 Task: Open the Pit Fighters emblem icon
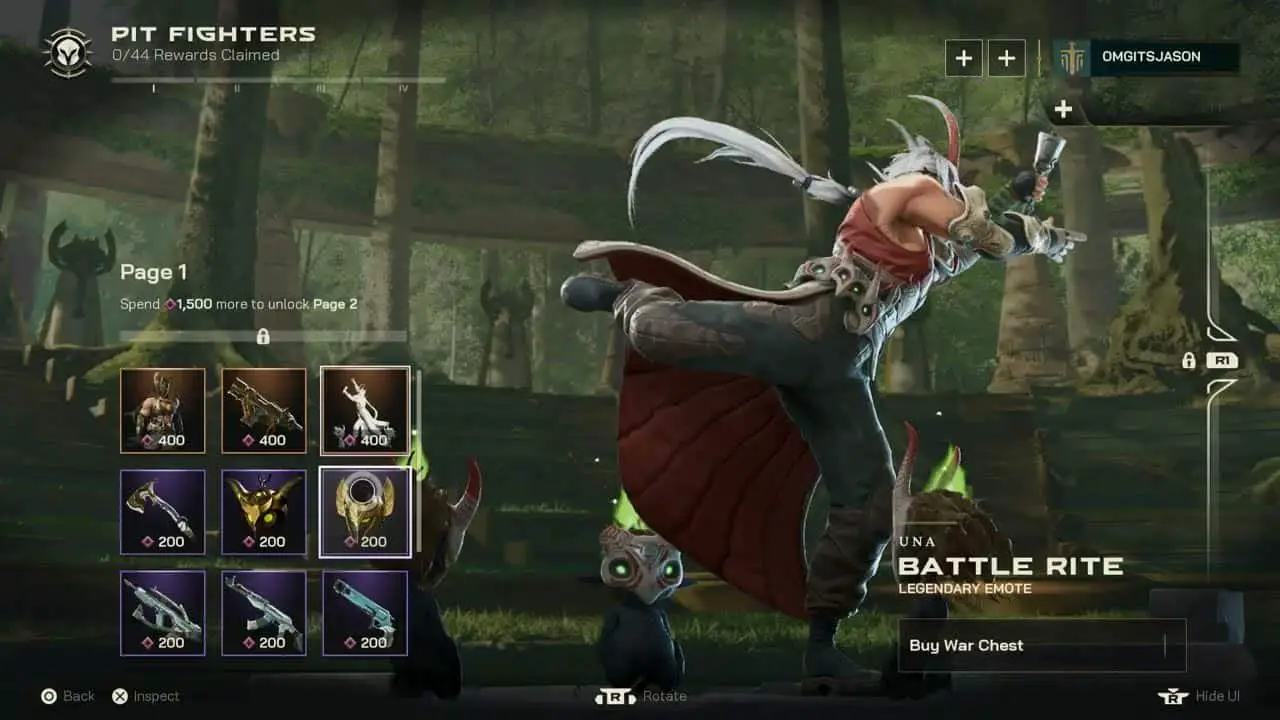[68, 52]
